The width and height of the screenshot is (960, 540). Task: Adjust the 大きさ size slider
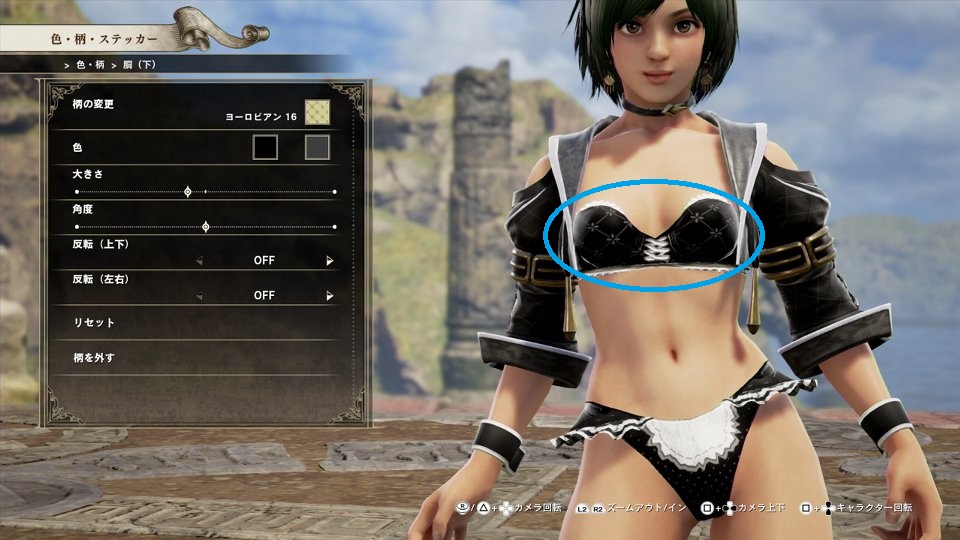pos(188,191)
